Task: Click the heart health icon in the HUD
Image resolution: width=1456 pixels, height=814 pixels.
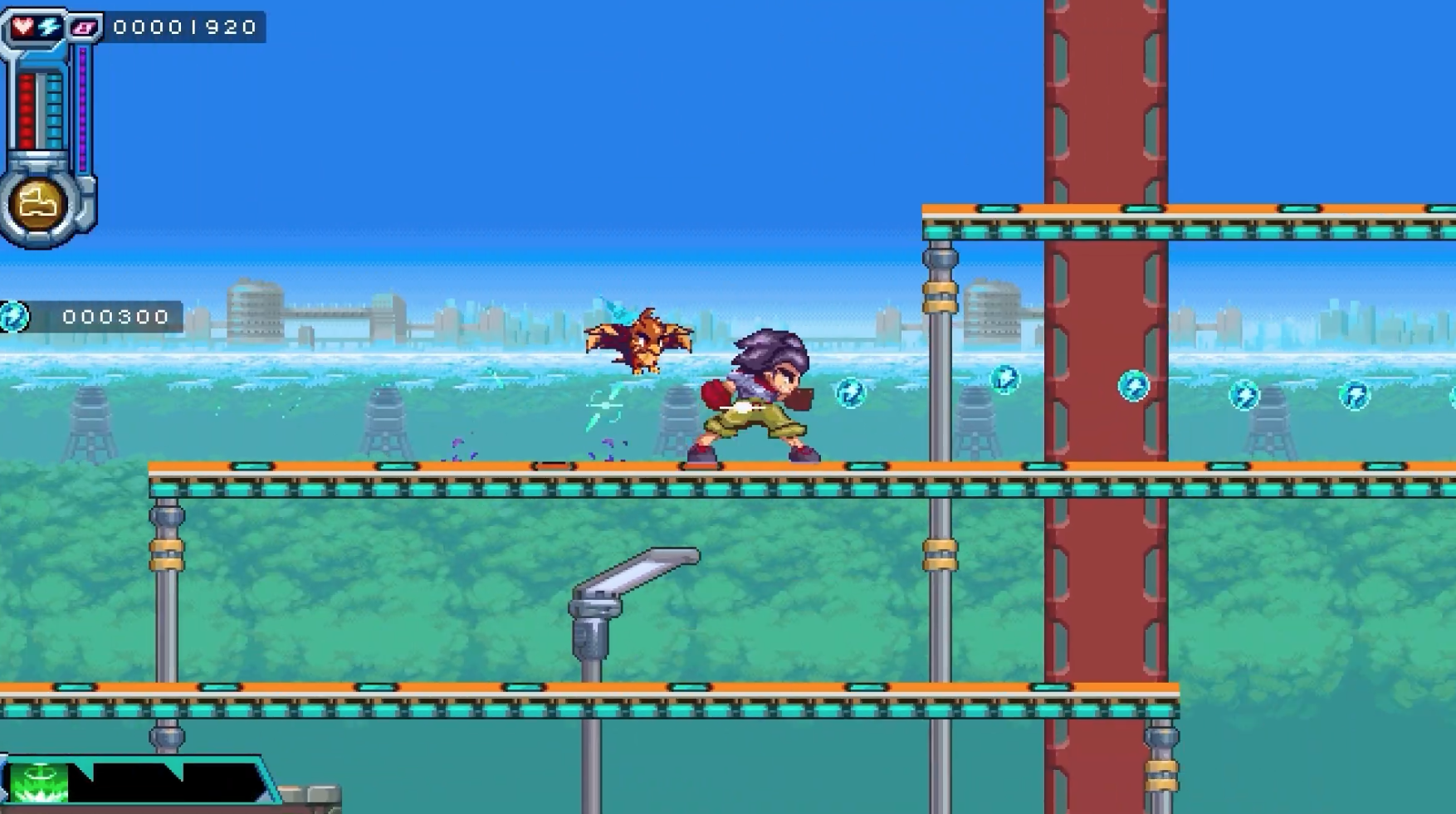Action: point(24,27)
